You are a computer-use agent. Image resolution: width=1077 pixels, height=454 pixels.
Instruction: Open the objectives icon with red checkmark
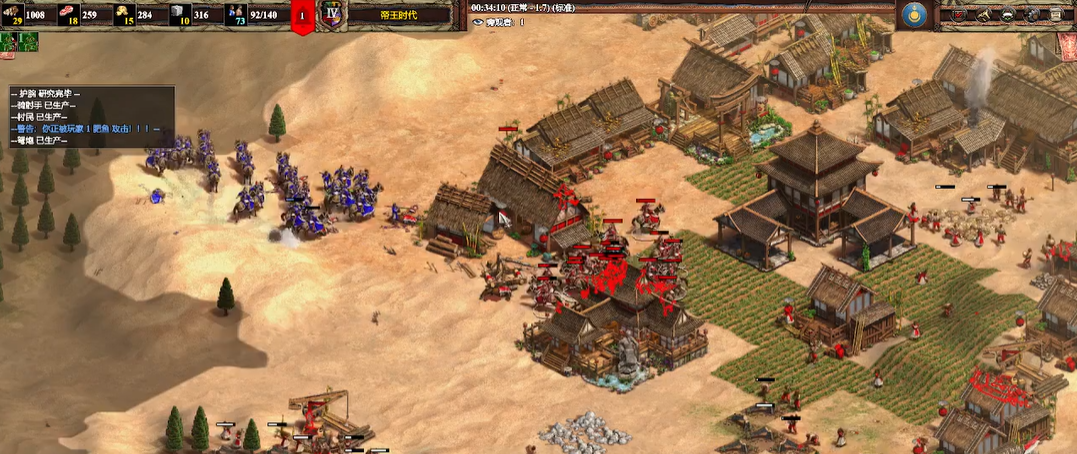[x=958, y=15]
